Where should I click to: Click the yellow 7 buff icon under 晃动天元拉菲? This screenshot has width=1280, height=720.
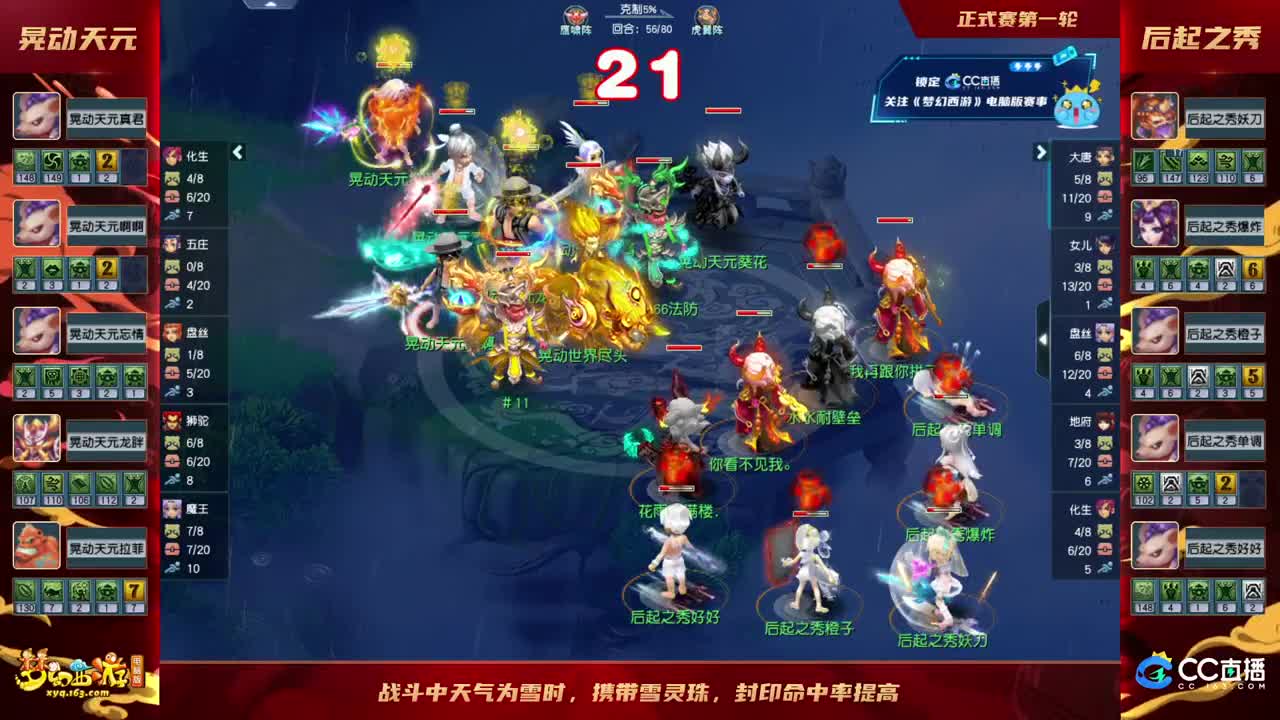point(133,592)
